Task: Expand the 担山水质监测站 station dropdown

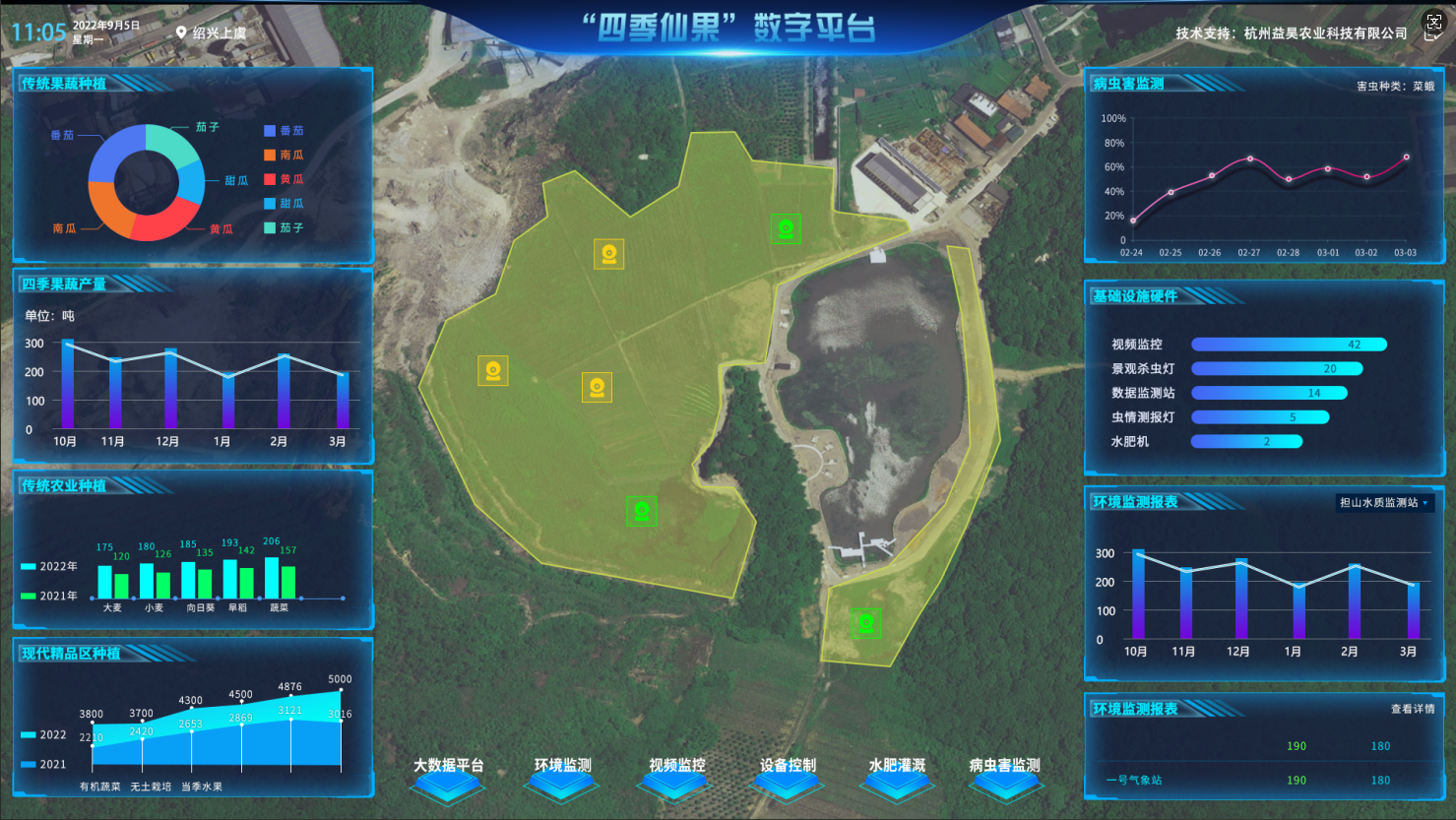Action: 1384,503
